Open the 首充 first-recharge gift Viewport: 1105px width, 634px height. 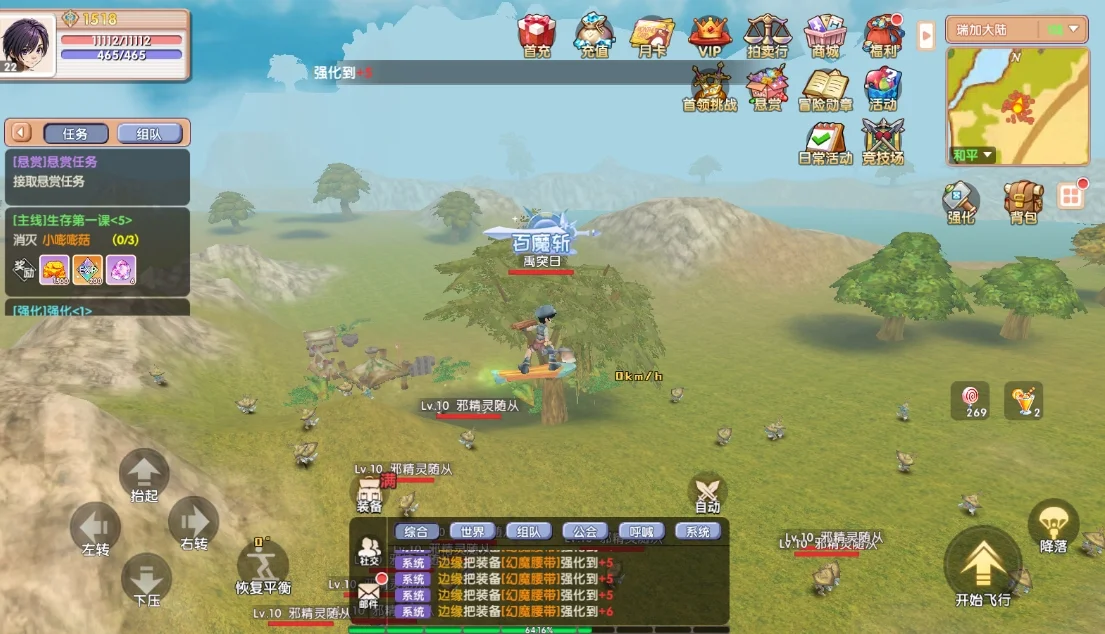pos(537,34)
